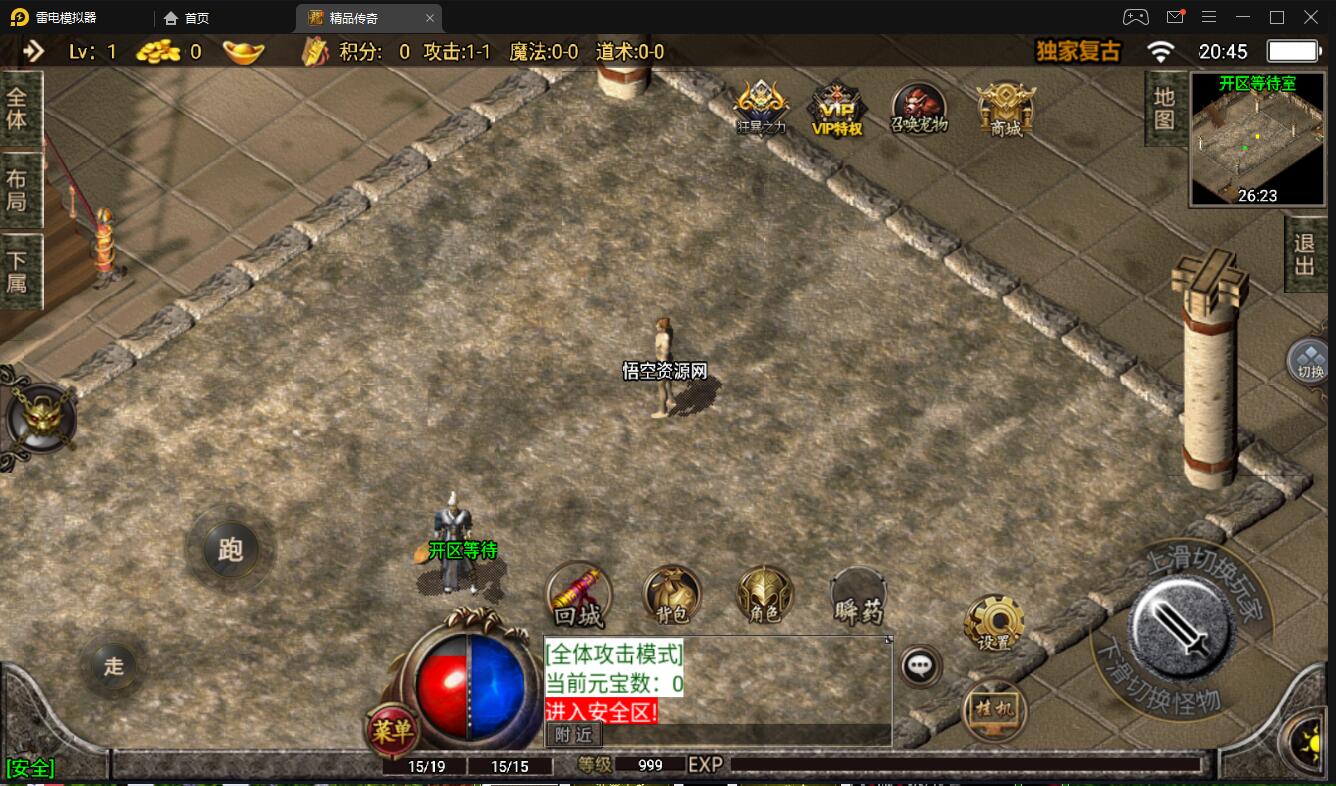The width and height of the screenshot is (1336, 786).
Task: Switch to the 附近 nearby chat tab
Action: pos(574,734)
